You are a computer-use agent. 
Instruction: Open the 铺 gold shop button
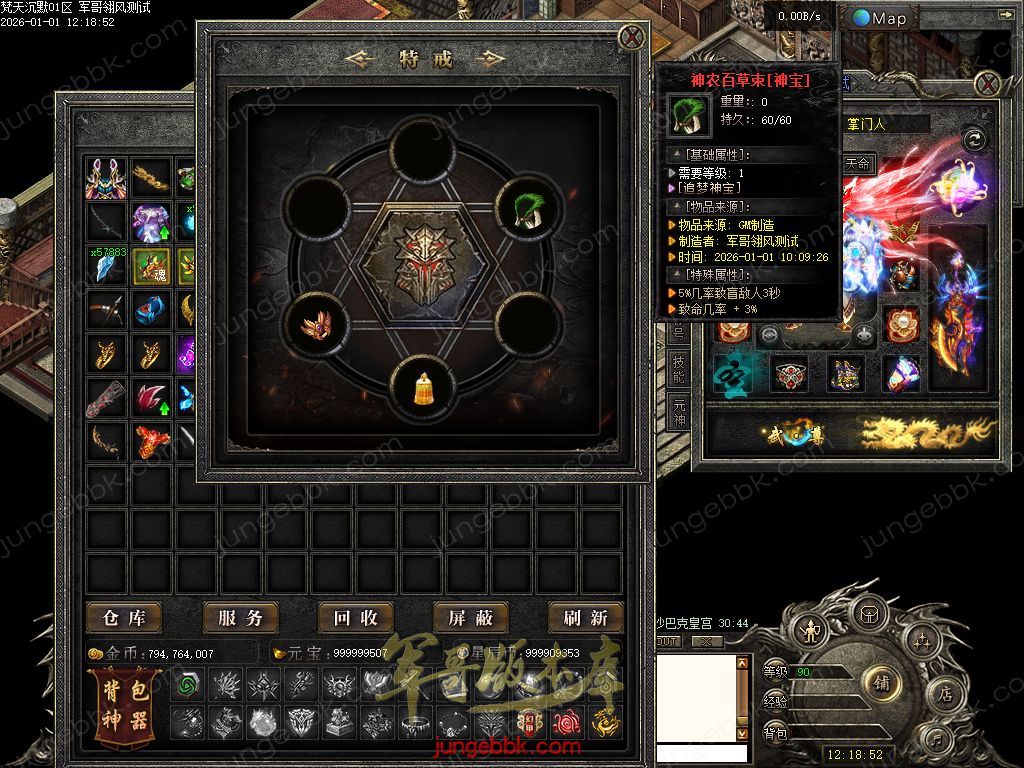tap(882, 683)
